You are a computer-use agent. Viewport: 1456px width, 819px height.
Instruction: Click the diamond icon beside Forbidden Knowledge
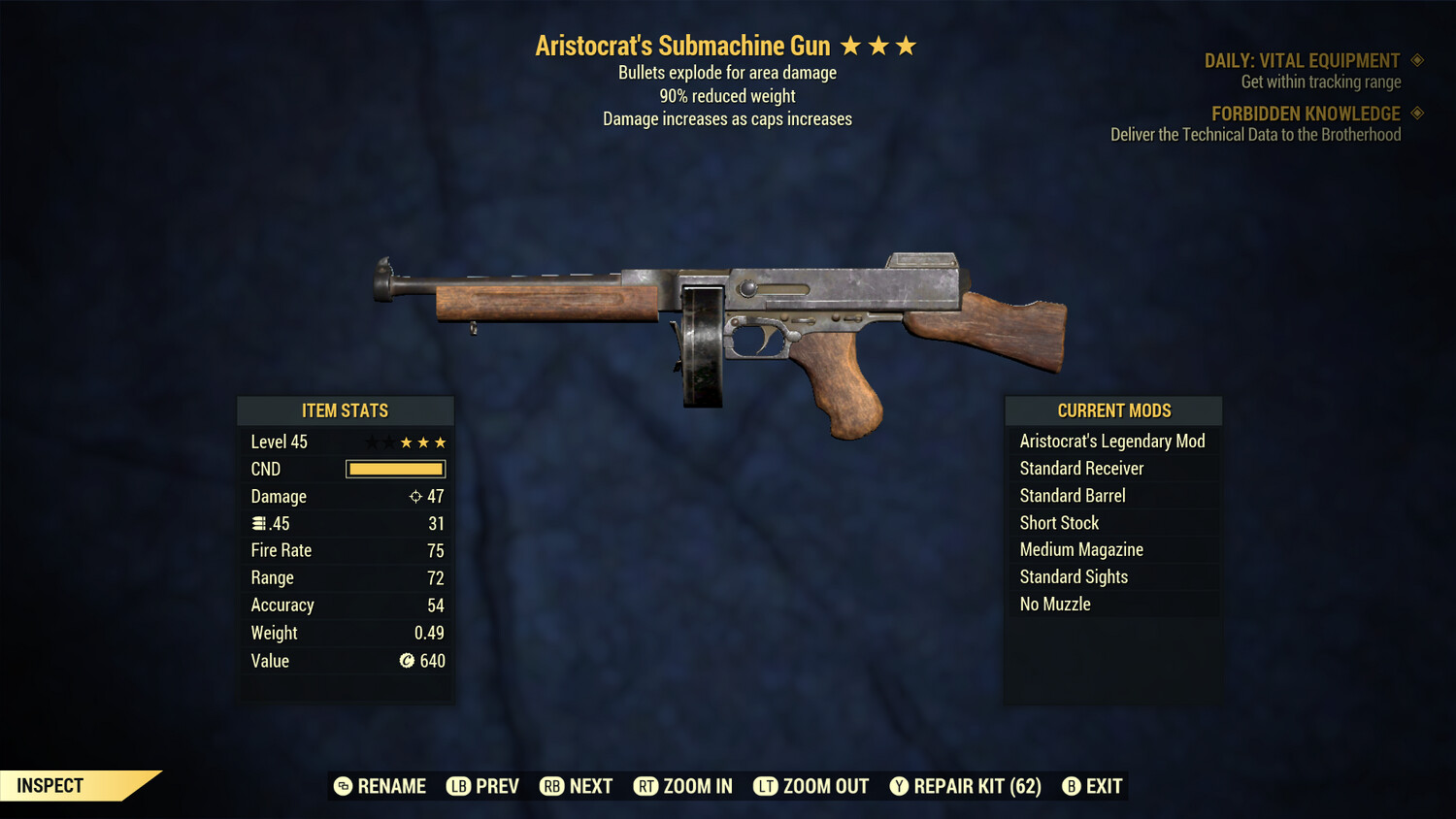[x=1416, y=114]
